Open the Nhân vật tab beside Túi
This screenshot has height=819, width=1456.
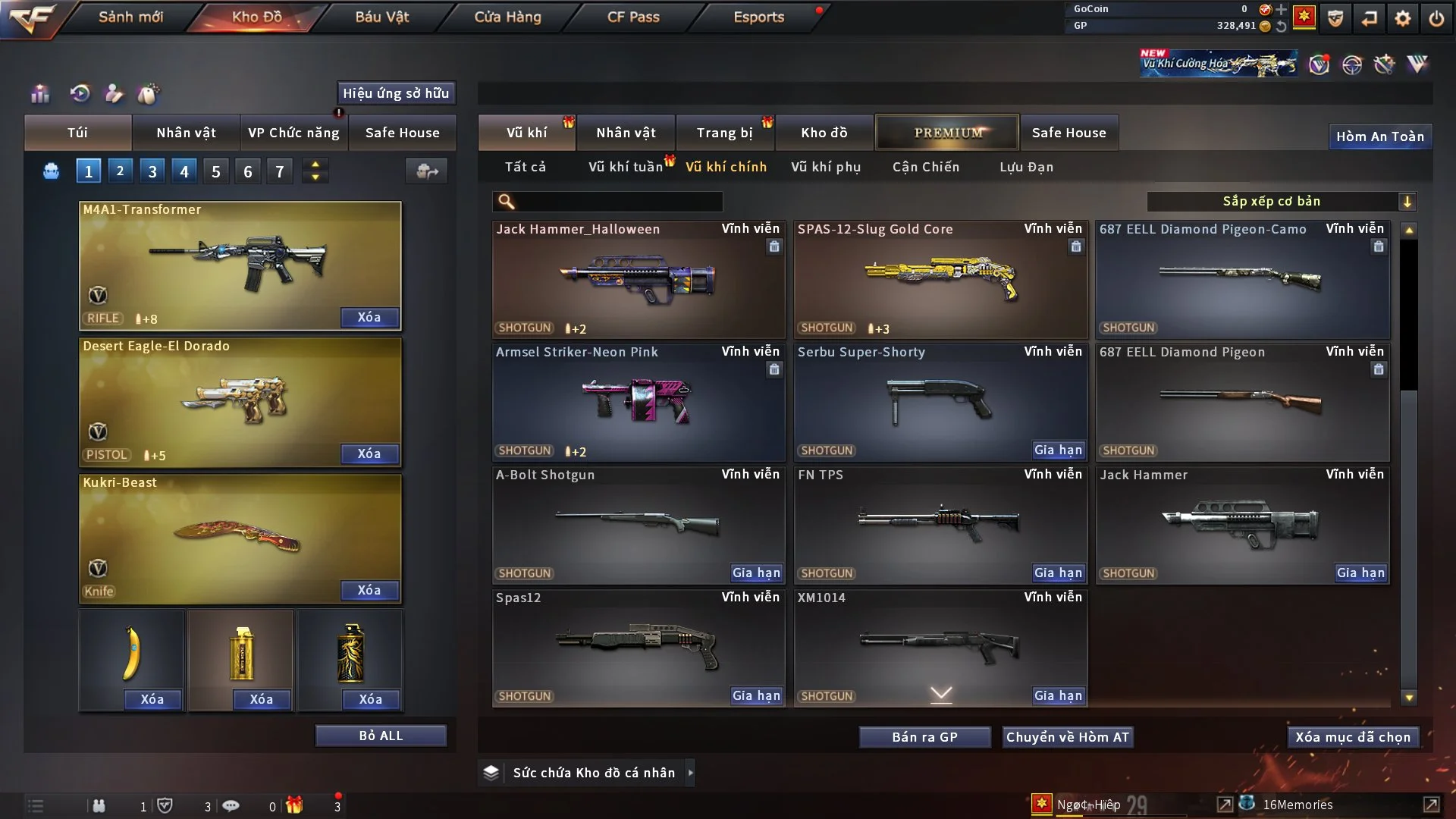click(x=186, y=133)
